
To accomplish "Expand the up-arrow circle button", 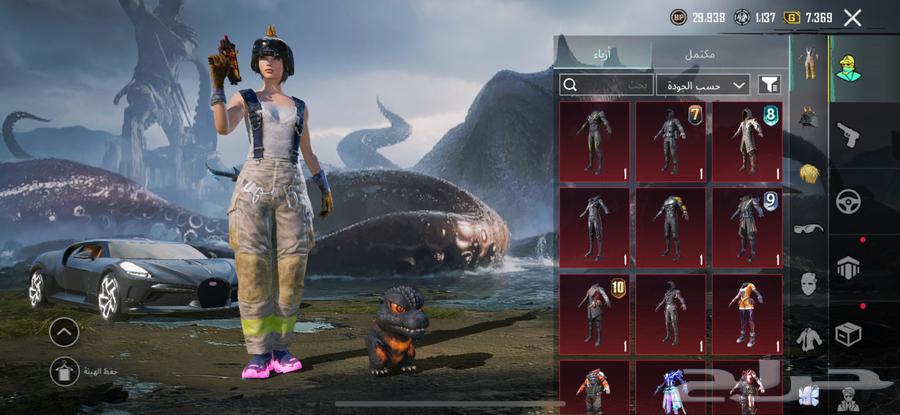I will coord(63,331).
